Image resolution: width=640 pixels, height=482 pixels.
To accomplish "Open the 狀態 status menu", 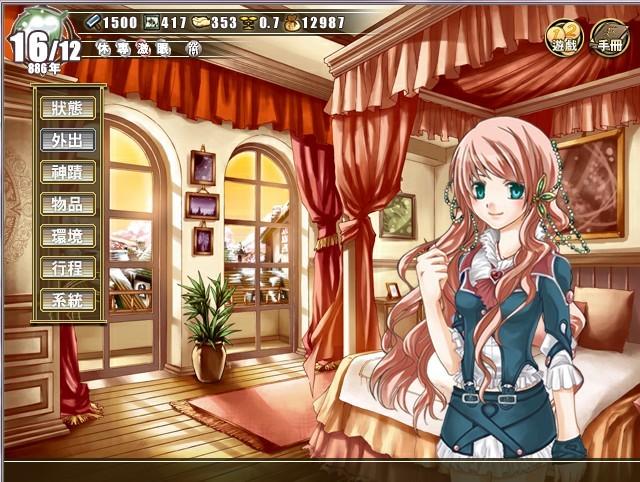I will 68,108.
